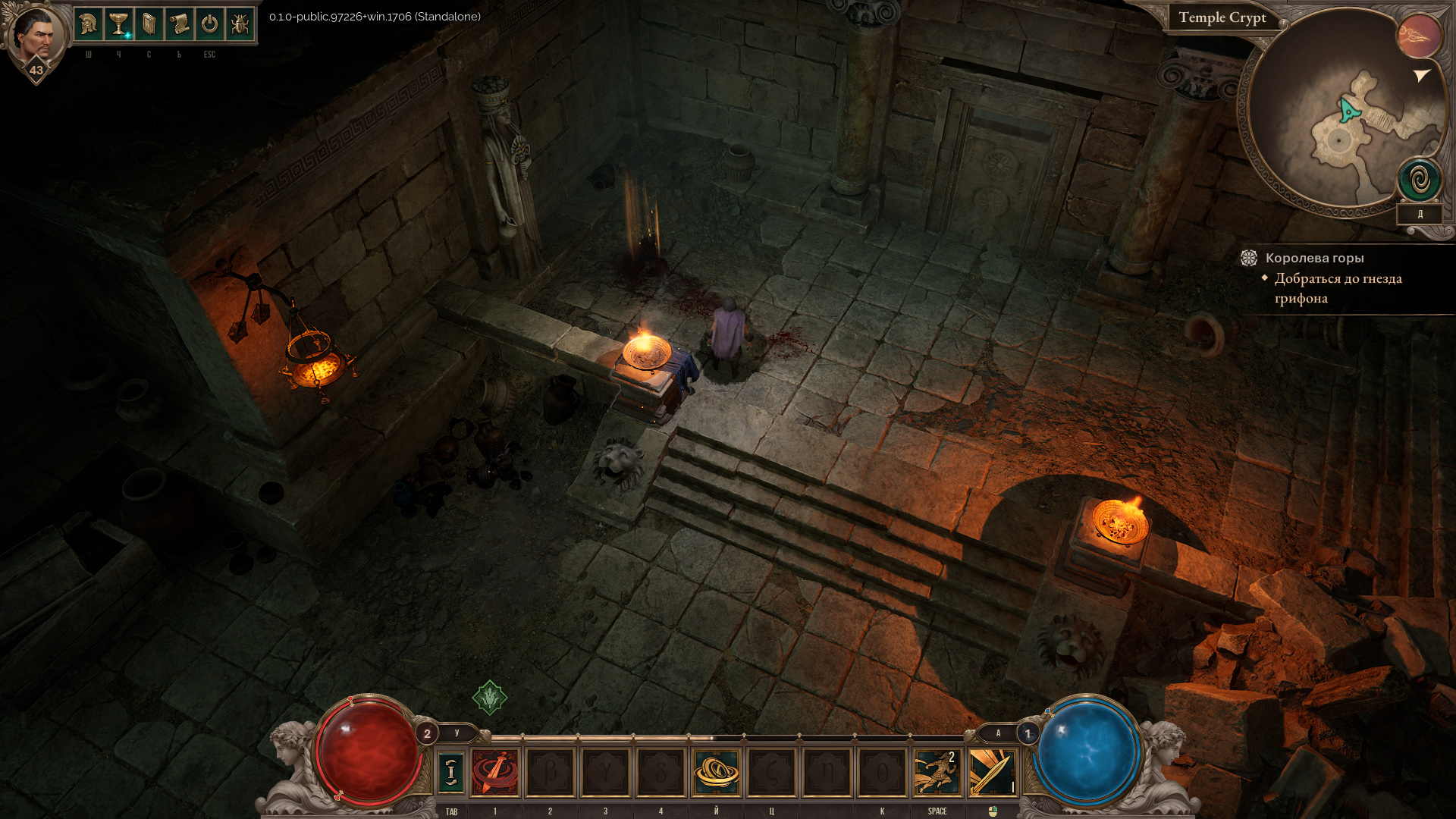Use the running warrior dodge skill

pyautogui.click(x=936, y=773)
